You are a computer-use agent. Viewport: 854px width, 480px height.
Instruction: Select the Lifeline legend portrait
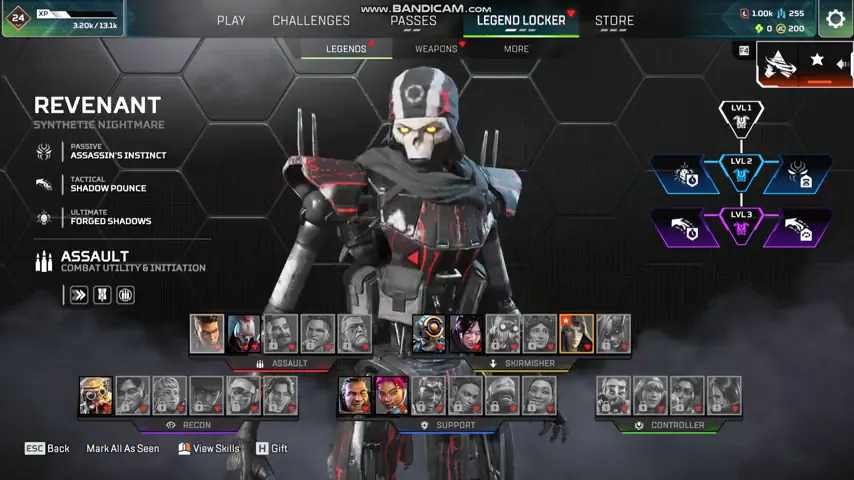[x=392, y=396]
